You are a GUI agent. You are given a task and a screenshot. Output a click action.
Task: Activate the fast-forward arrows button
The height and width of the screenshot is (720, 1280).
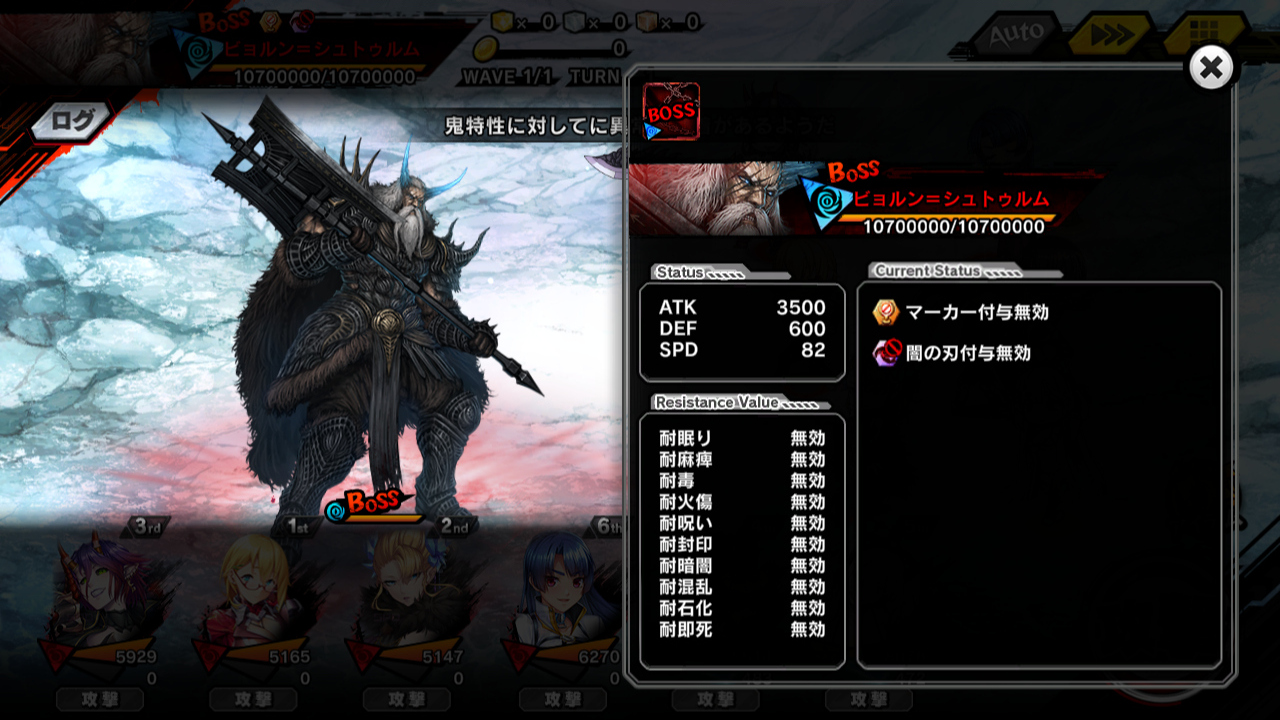click(x=1106, y=37)
